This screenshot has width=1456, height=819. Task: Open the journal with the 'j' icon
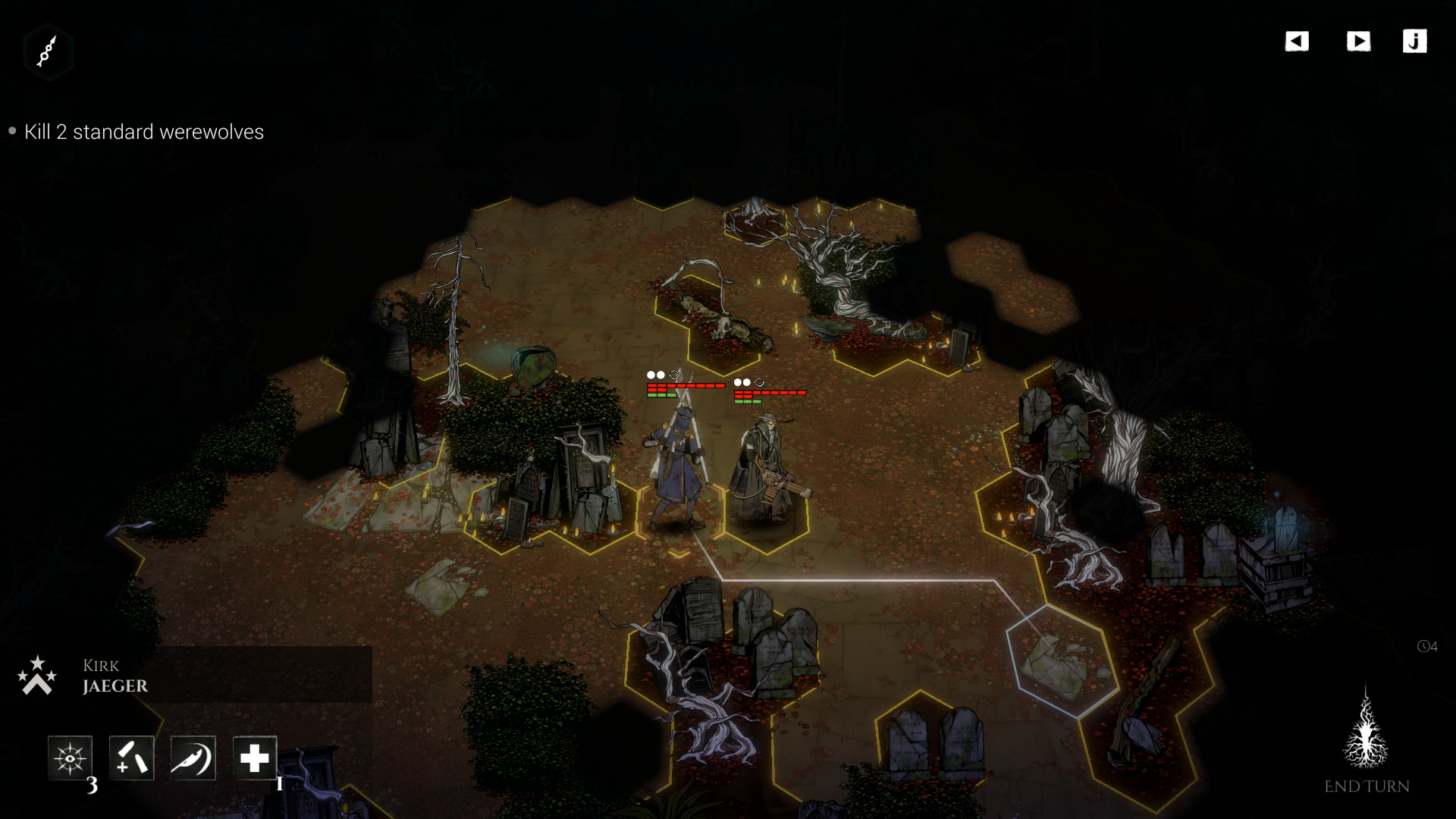[x=1415, y=42]
